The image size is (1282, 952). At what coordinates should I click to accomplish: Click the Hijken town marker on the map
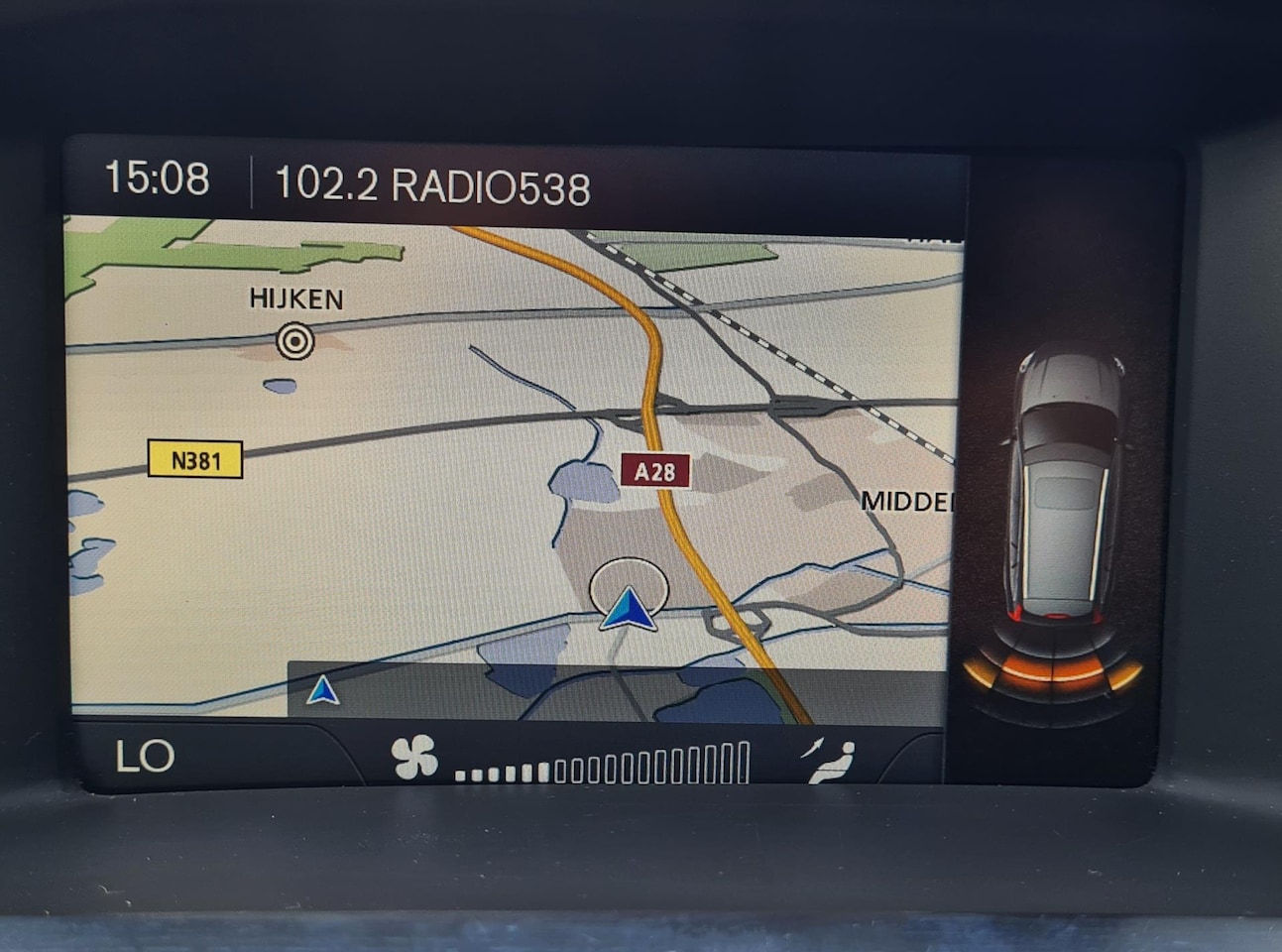tap(295, 340)
